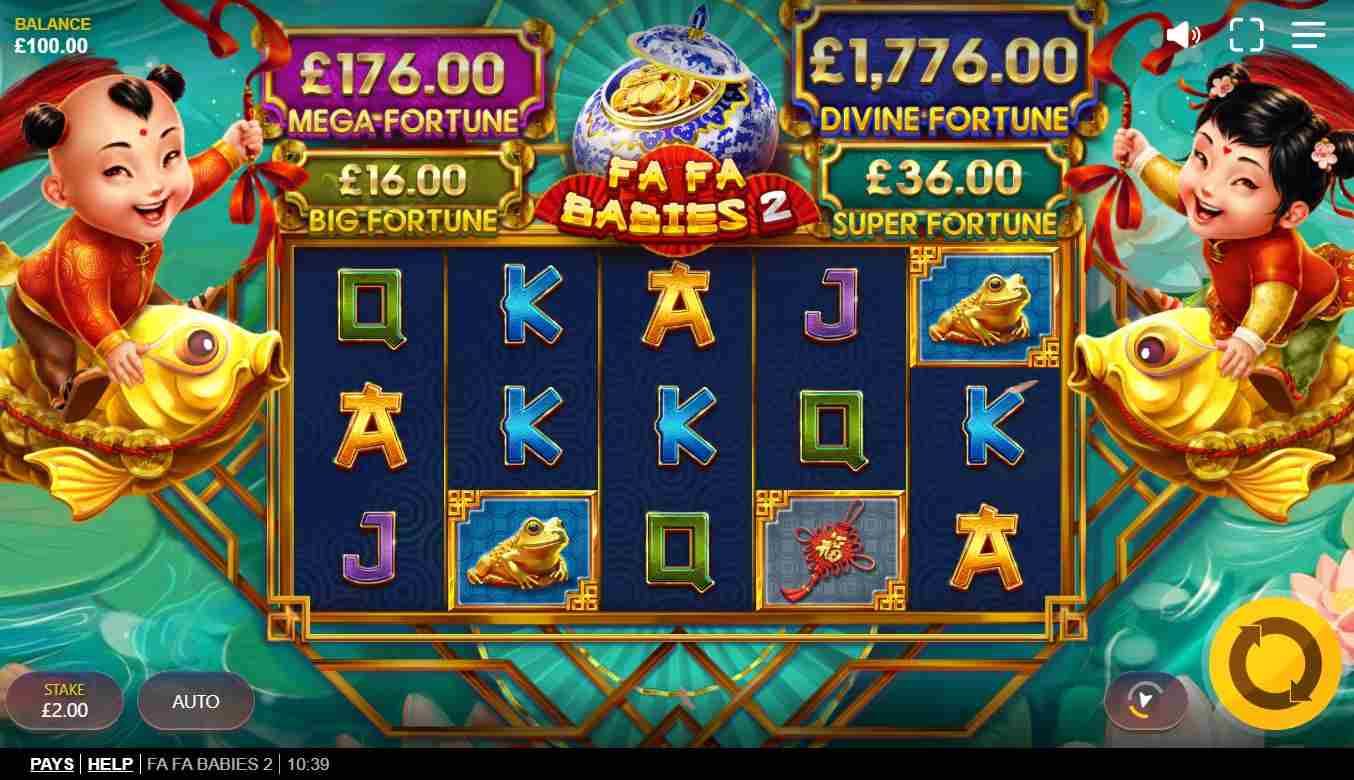Spin the reels with the yellow button
Image resolution: width=1354 pixels, height=780 pixels.
(x=1274, y=664)
